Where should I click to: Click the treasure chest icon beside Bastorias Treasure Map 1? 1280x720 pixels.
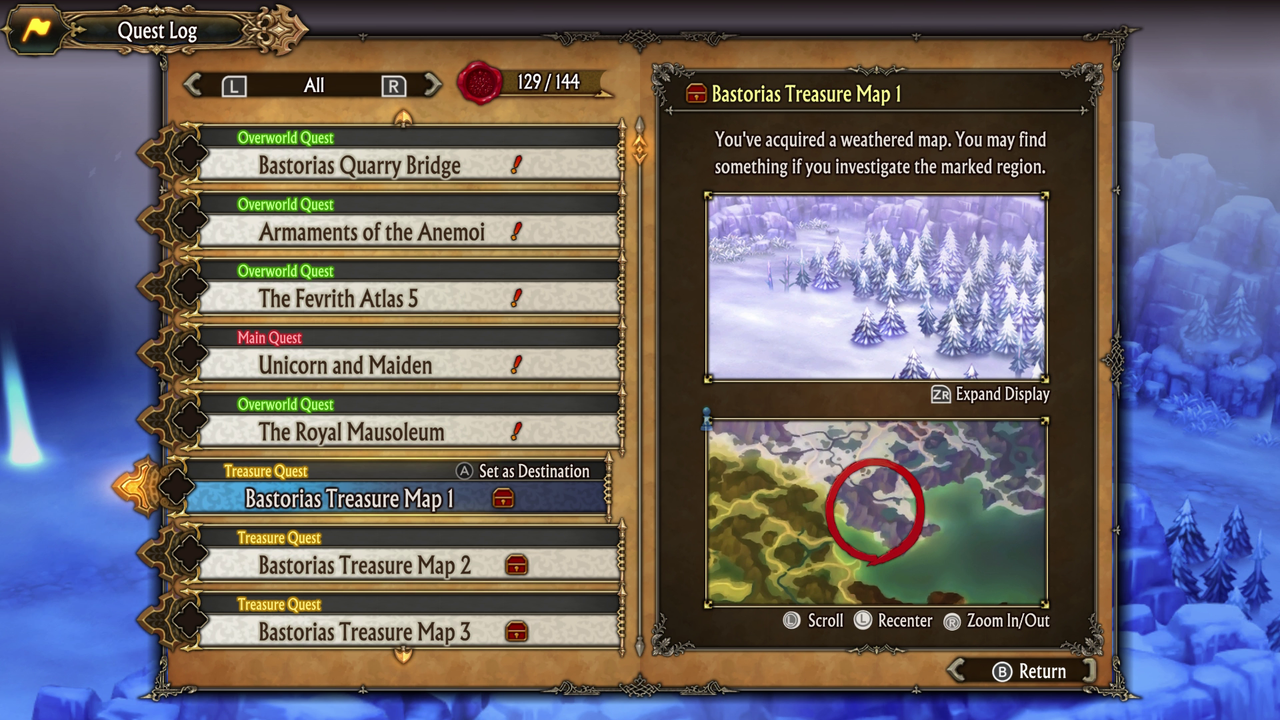point(502,498)
